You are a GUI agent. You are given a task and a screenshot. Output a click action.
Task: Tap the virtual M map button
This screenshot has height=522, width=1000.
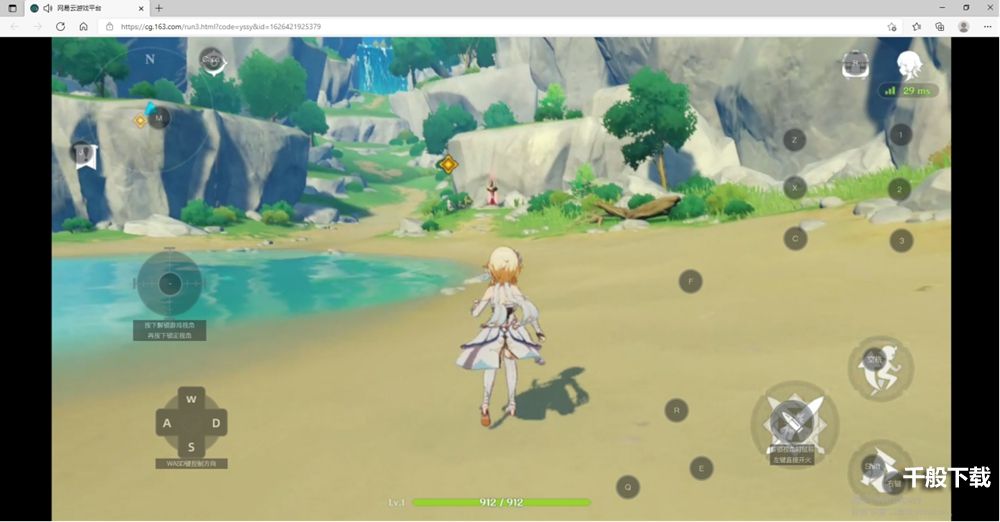pyautogui.click(x=158, y=118)
